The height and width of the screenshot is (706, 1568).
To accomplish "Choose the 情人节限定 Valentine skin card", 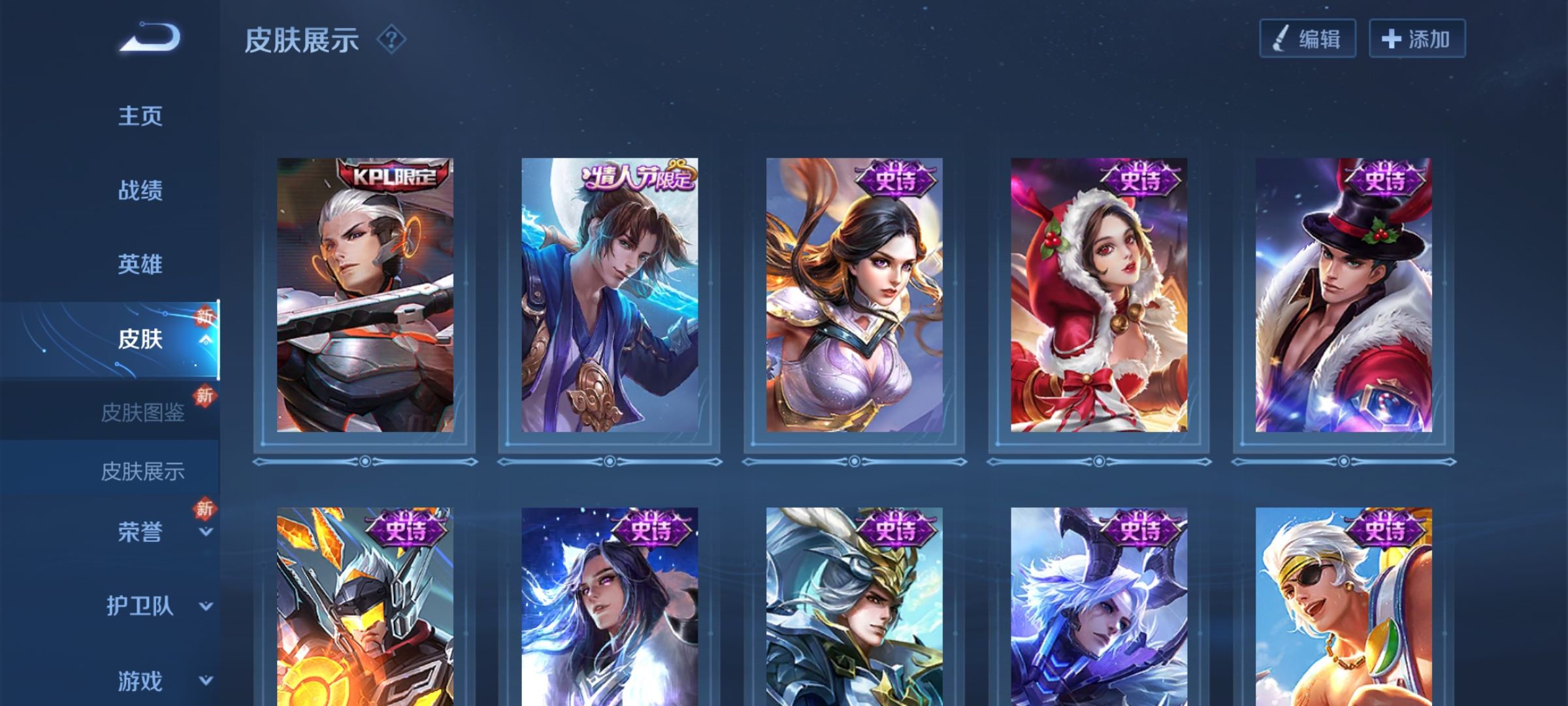I will pos(609,295).
